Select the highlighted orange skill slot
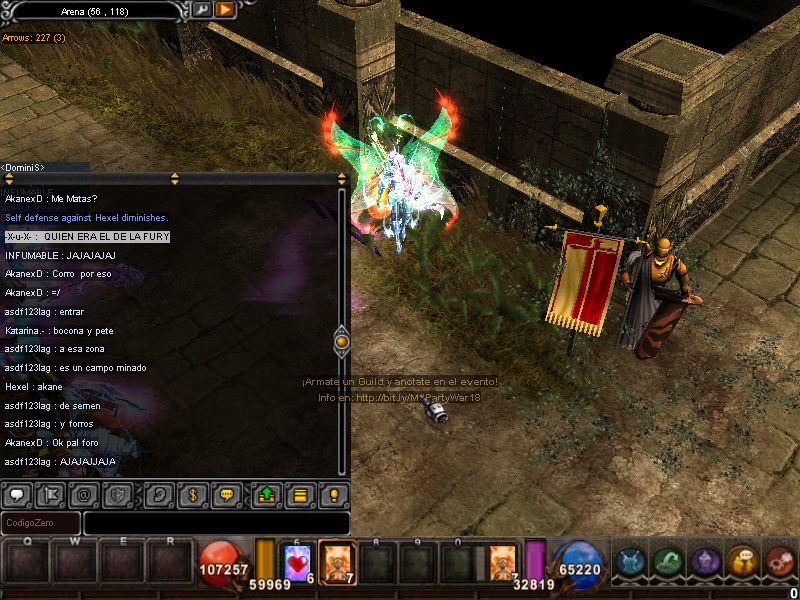This screenshot has width=800, height=600. point(337,562)
